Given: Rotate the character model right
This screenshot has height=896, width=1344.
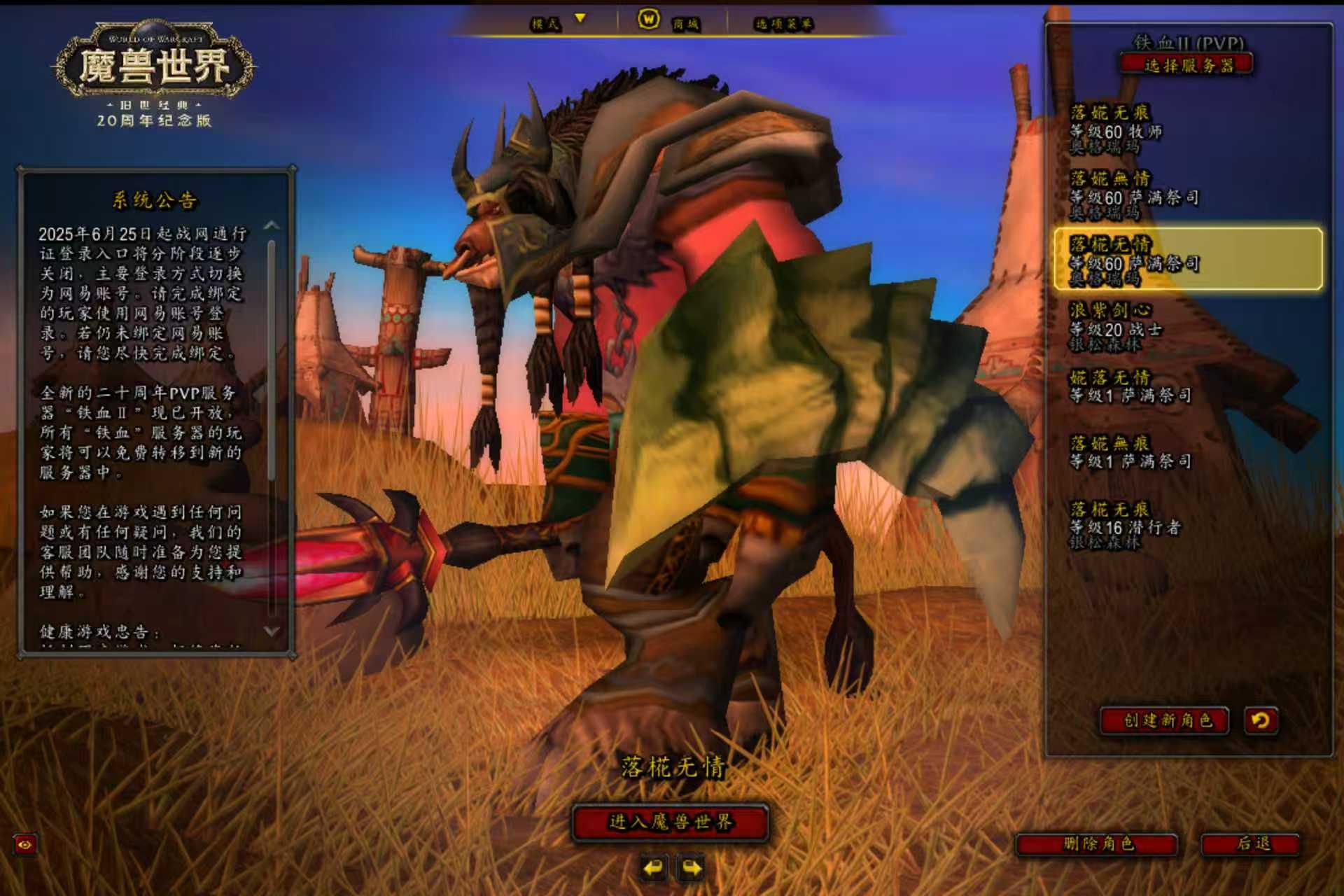Looking at the screenshot, I should click(691, 869).
